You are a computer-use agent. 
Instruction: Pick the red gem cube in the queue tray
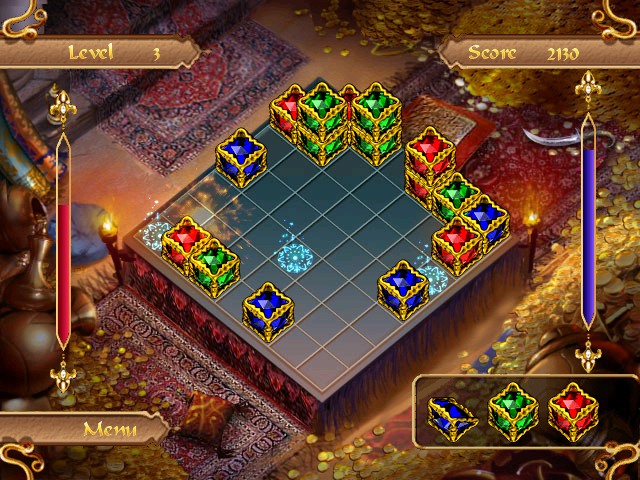point(572,410)
